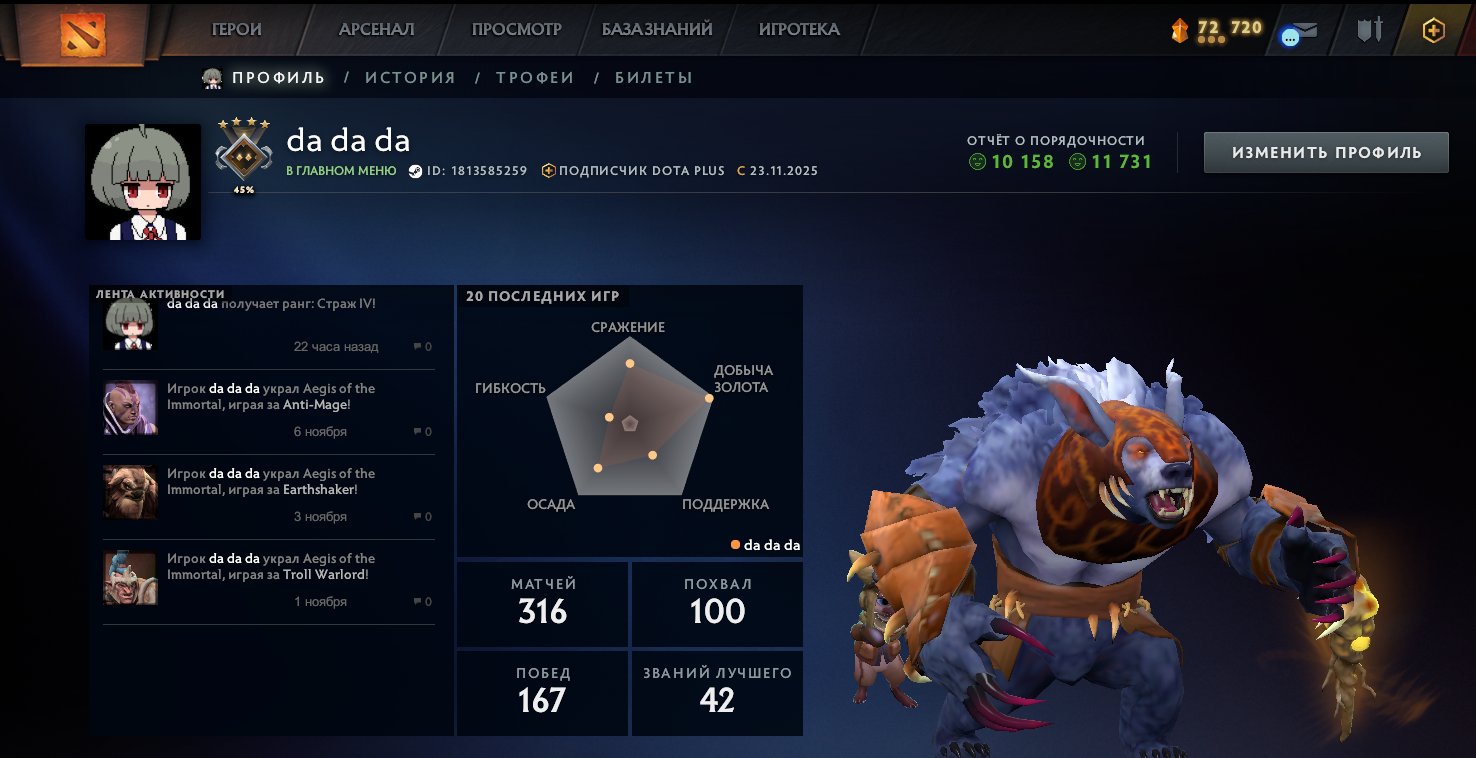The height and width of the screenshot is (758, 1476).
Task: Click the Anti-Mage hero portrait in activity feed
Action: click(129, 408)
